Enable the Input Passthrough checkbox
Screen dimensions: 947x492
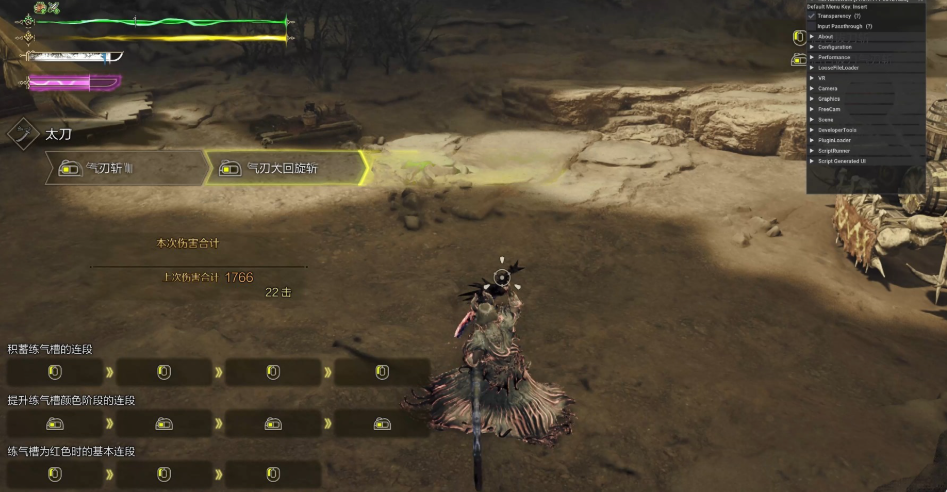tap(812, 26)
